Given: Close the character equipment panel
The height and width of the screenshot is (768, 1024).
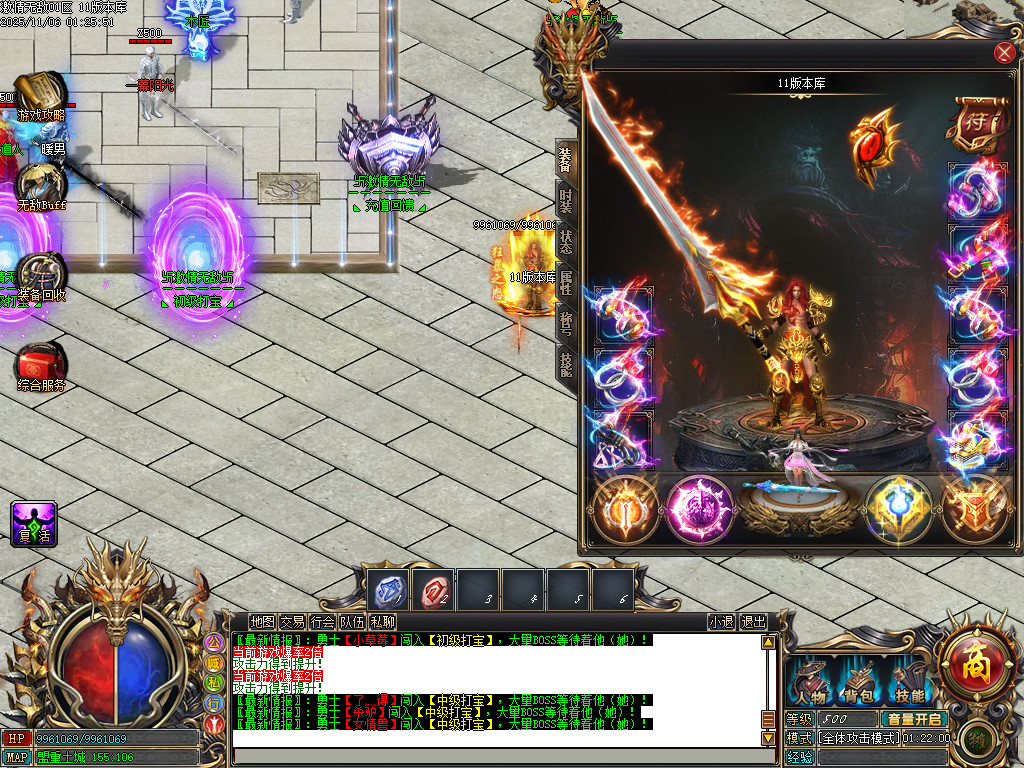Looking at the screenshot, I should coord(1004,54).
